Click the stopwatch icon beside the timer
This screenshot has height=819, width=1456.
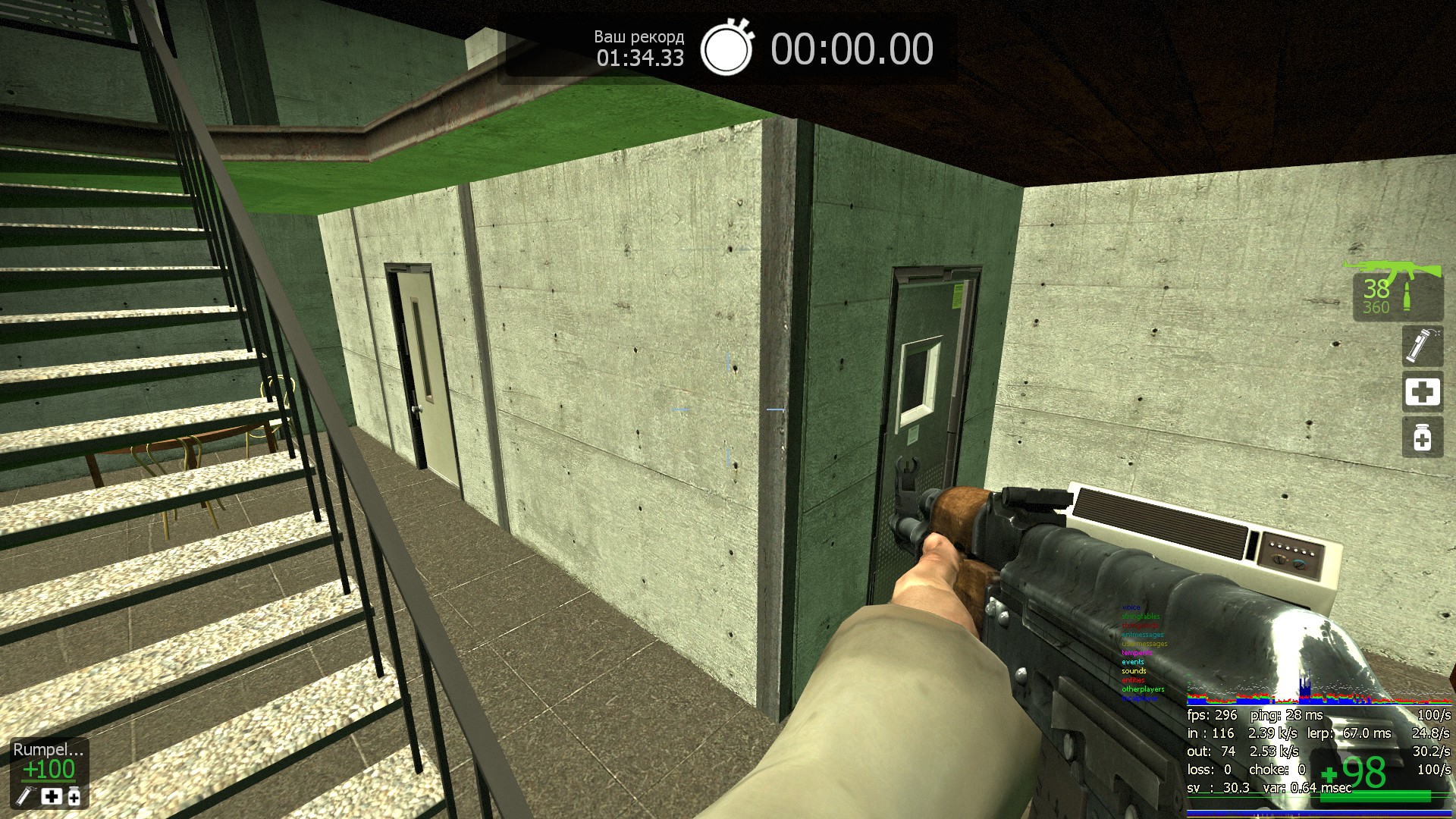(x=726, y=49)
